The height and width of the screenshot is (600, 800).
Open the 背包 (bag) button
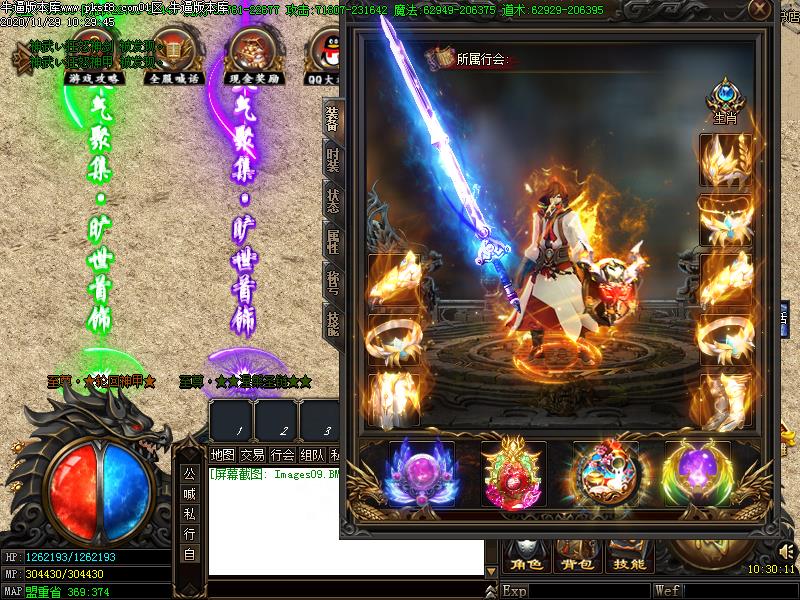pyautogui.click(x=575, y=562)
